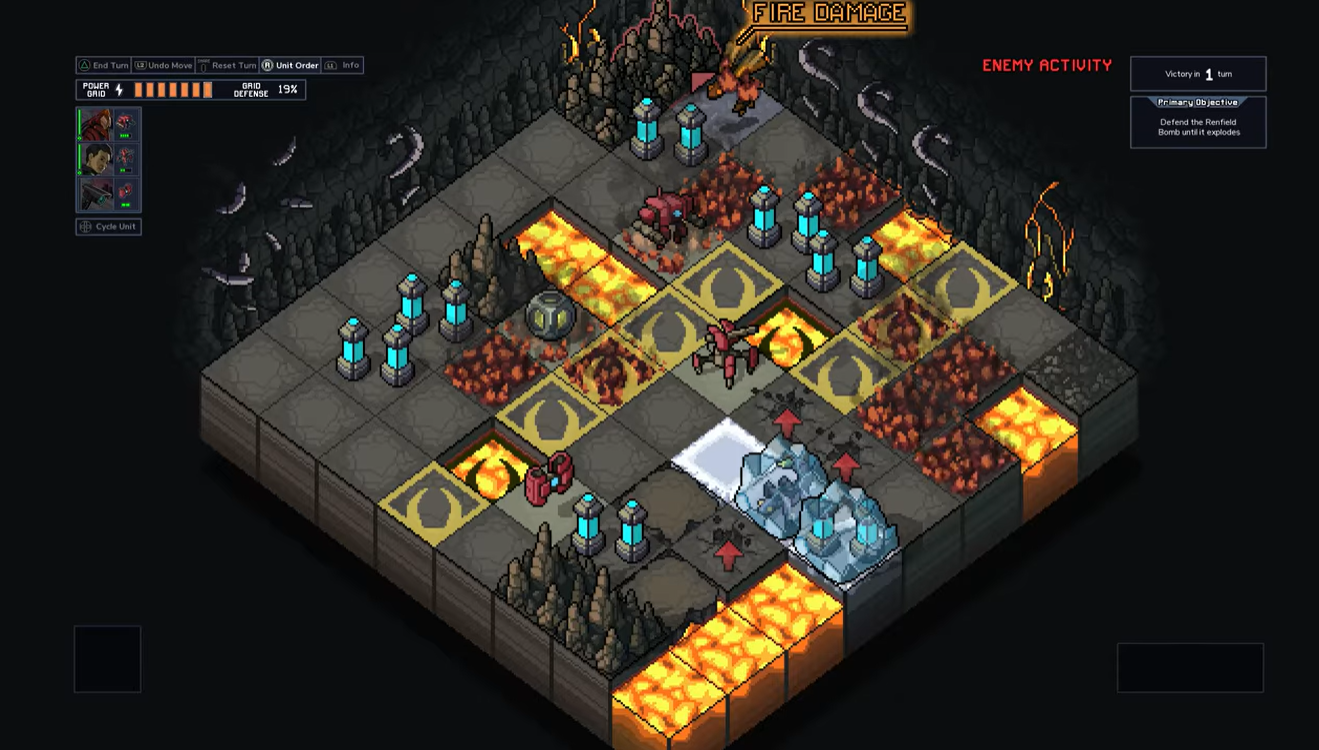The width and height of the screenshot is (1319, 750).
Task: Show the Info overlay
Action: point(343,65)
